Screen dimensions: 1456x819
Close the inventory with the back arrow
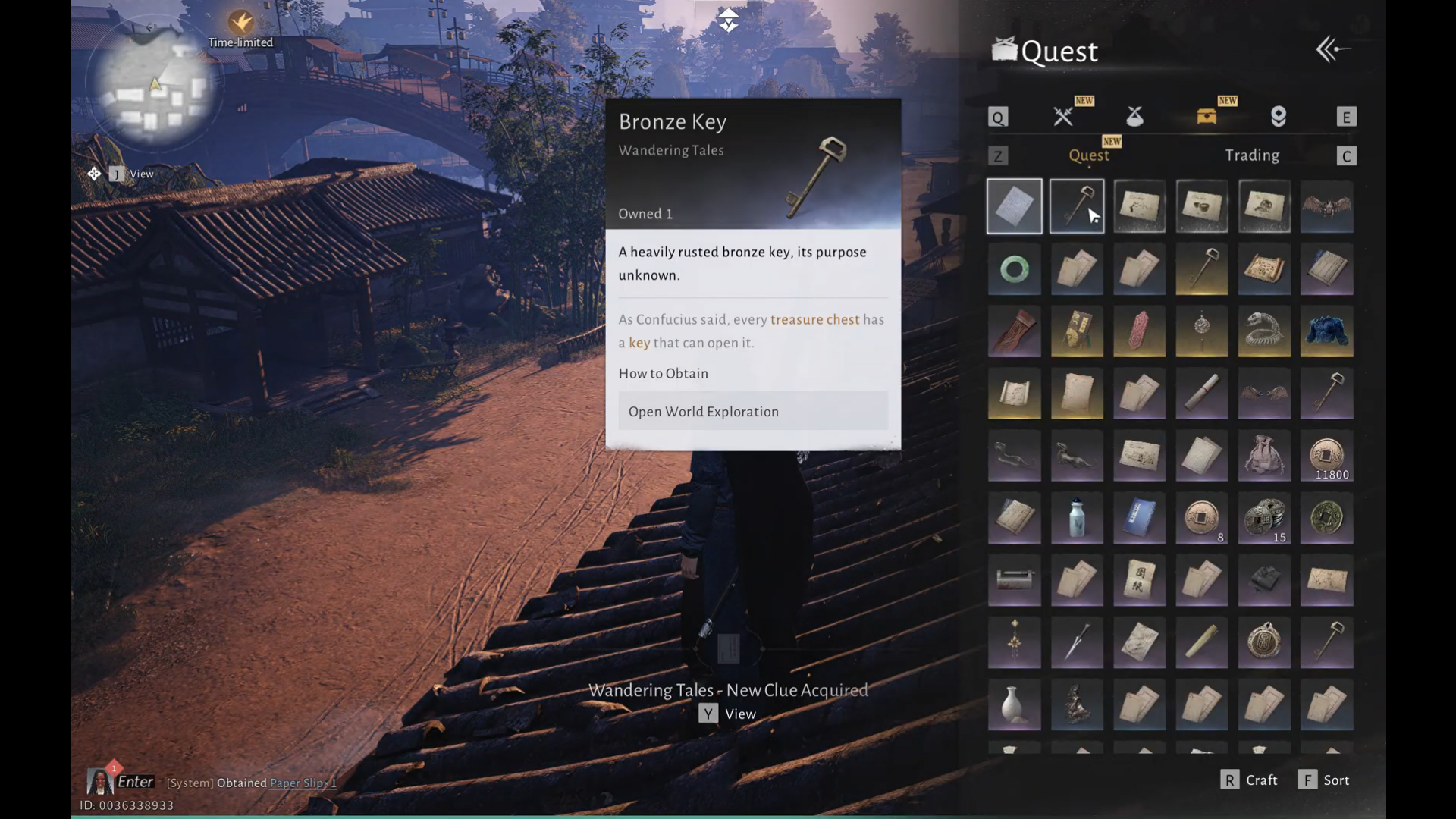coord(1332,50)
